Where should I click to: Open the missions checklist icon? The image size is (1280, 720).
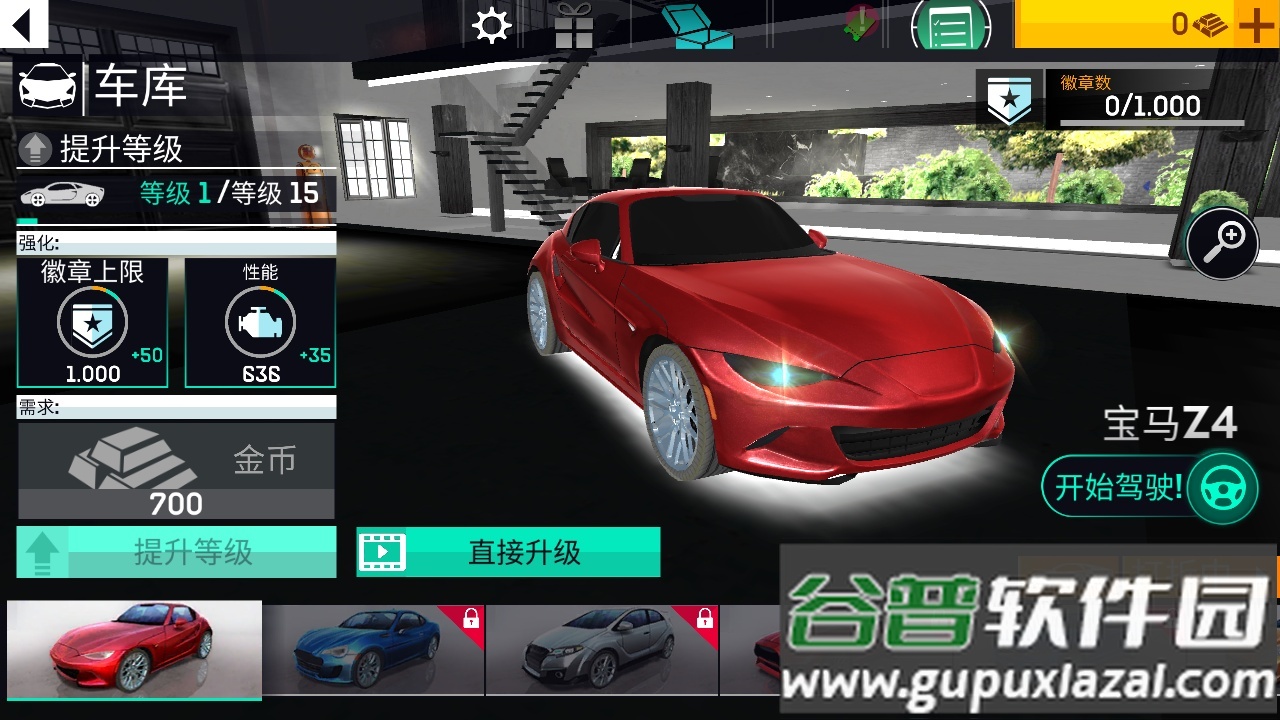tap(947, 26)
